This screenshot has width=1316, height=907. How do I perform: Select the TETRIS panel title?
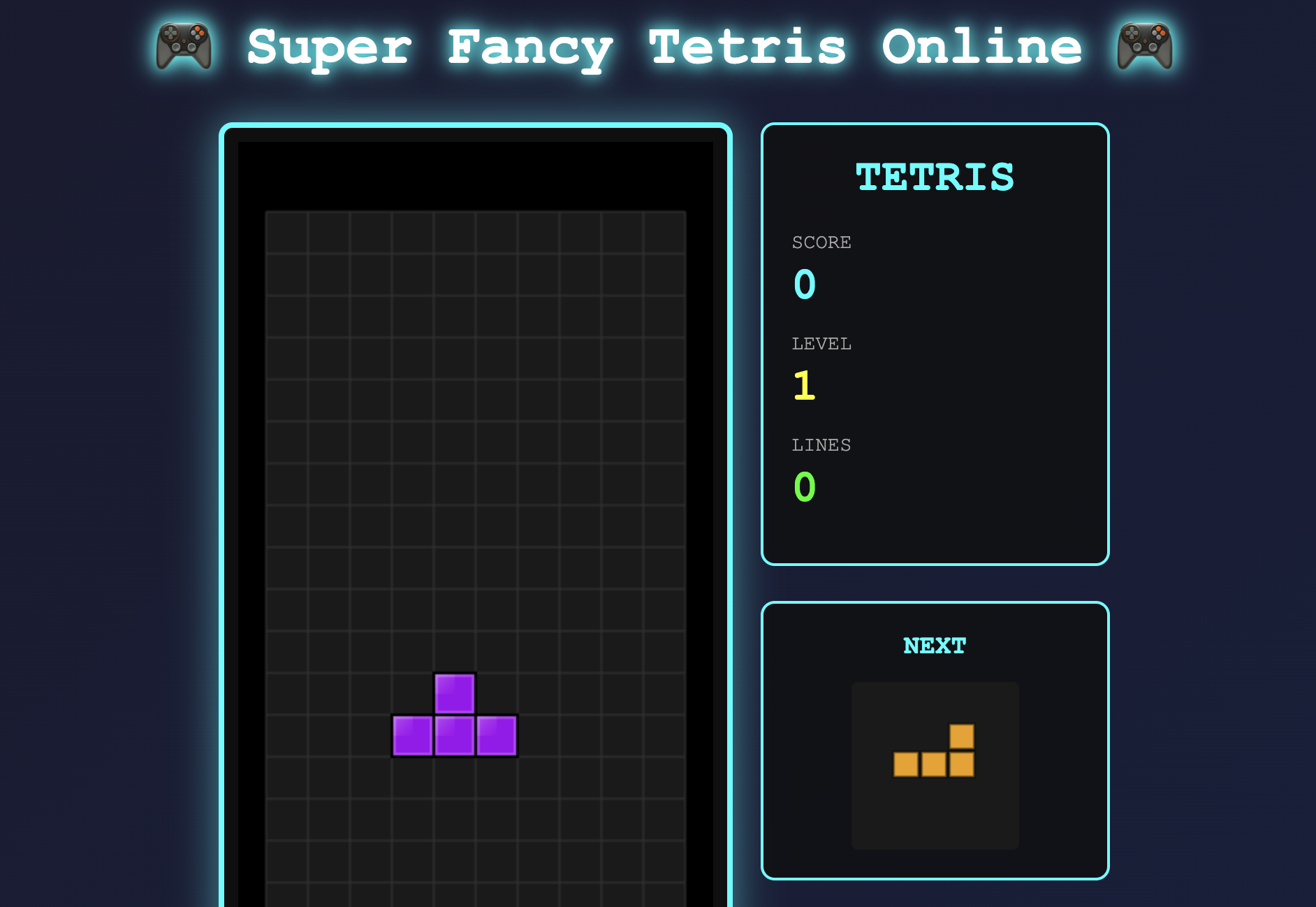[x=935, y=178]
